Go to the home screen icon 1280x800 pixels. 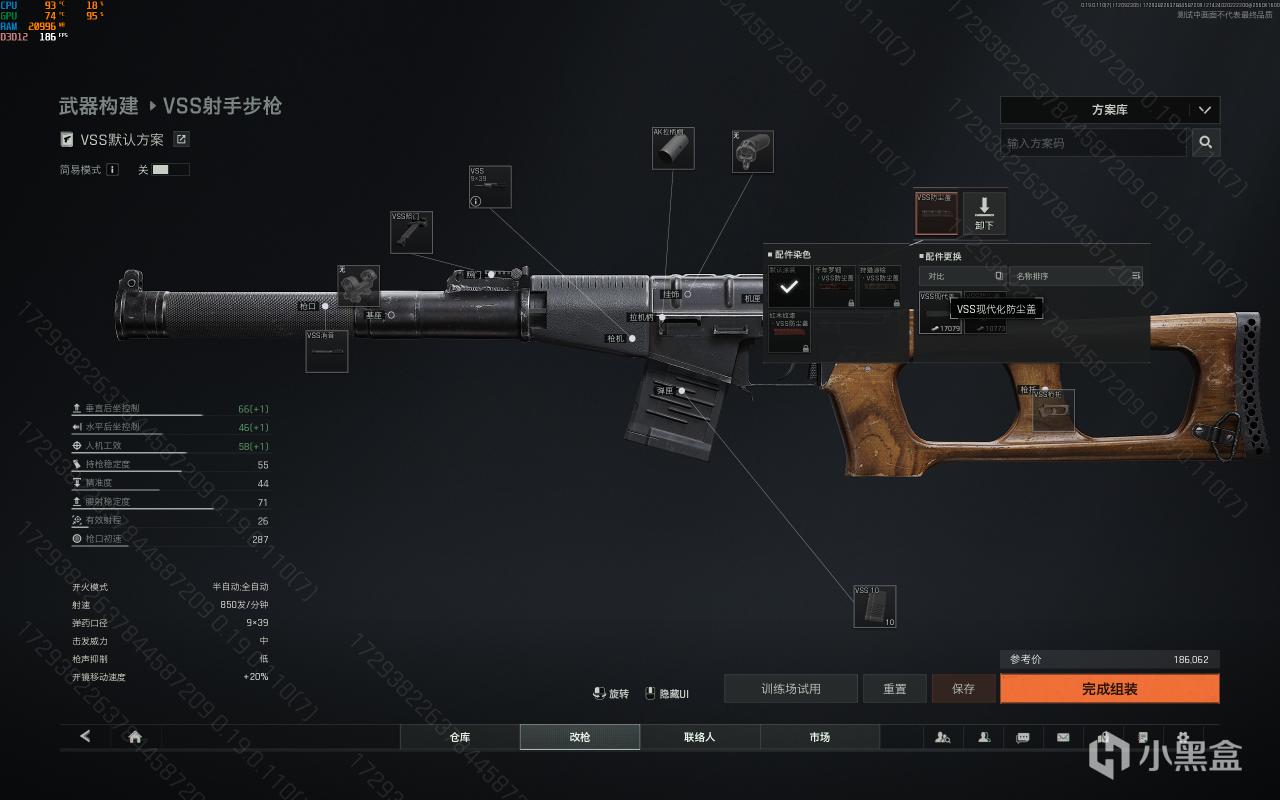pyautogui.click(x=135, y=737)
